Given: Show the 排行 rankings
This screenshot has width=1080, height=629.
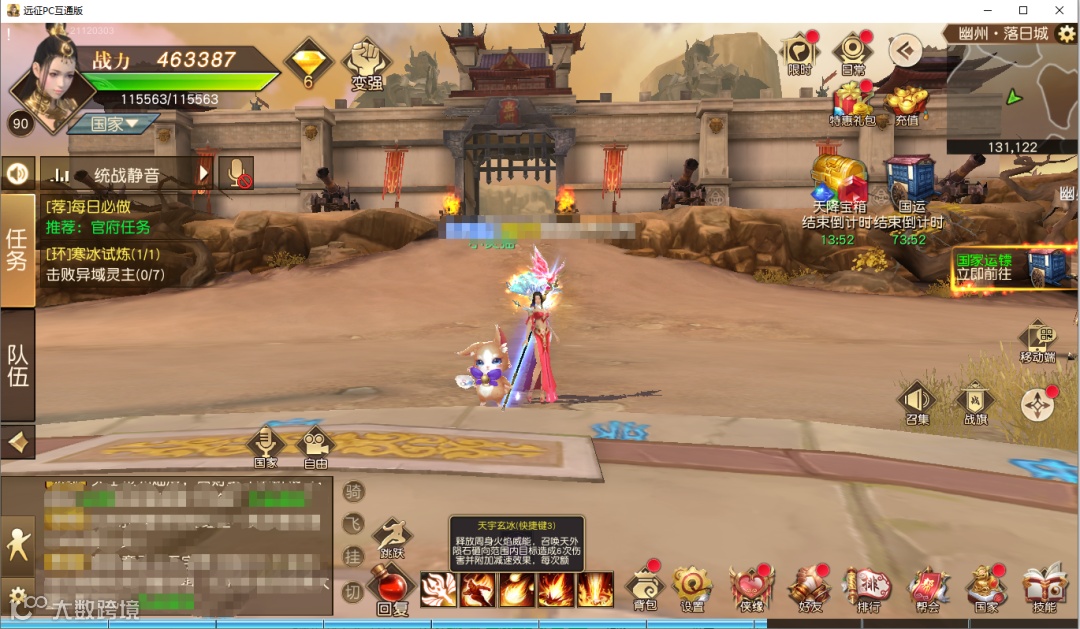Looking at the screenshot, I should (868, 586).
